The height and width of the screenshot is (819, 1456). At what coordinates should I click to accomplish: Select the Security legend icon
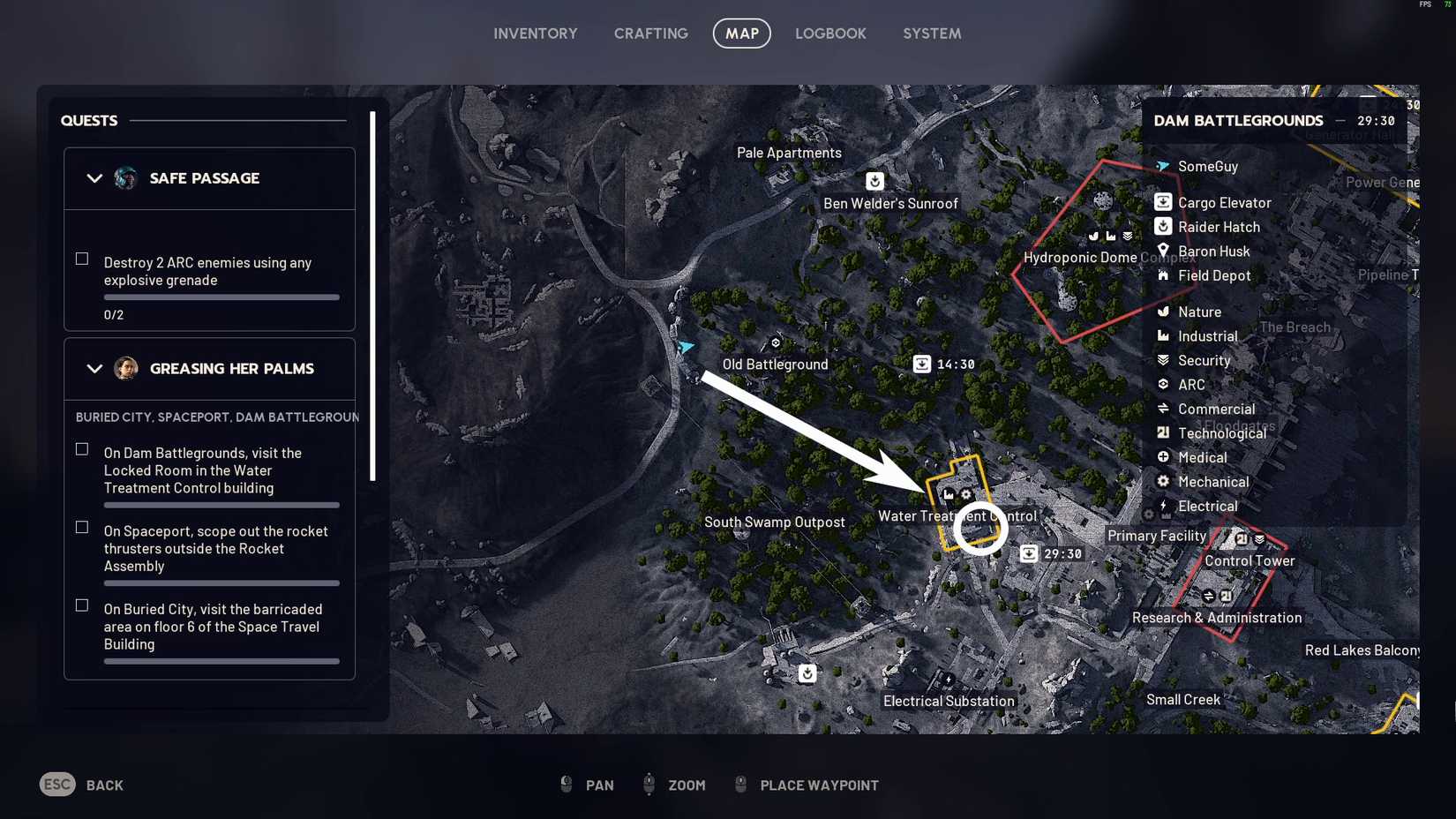pos(1162,360)
